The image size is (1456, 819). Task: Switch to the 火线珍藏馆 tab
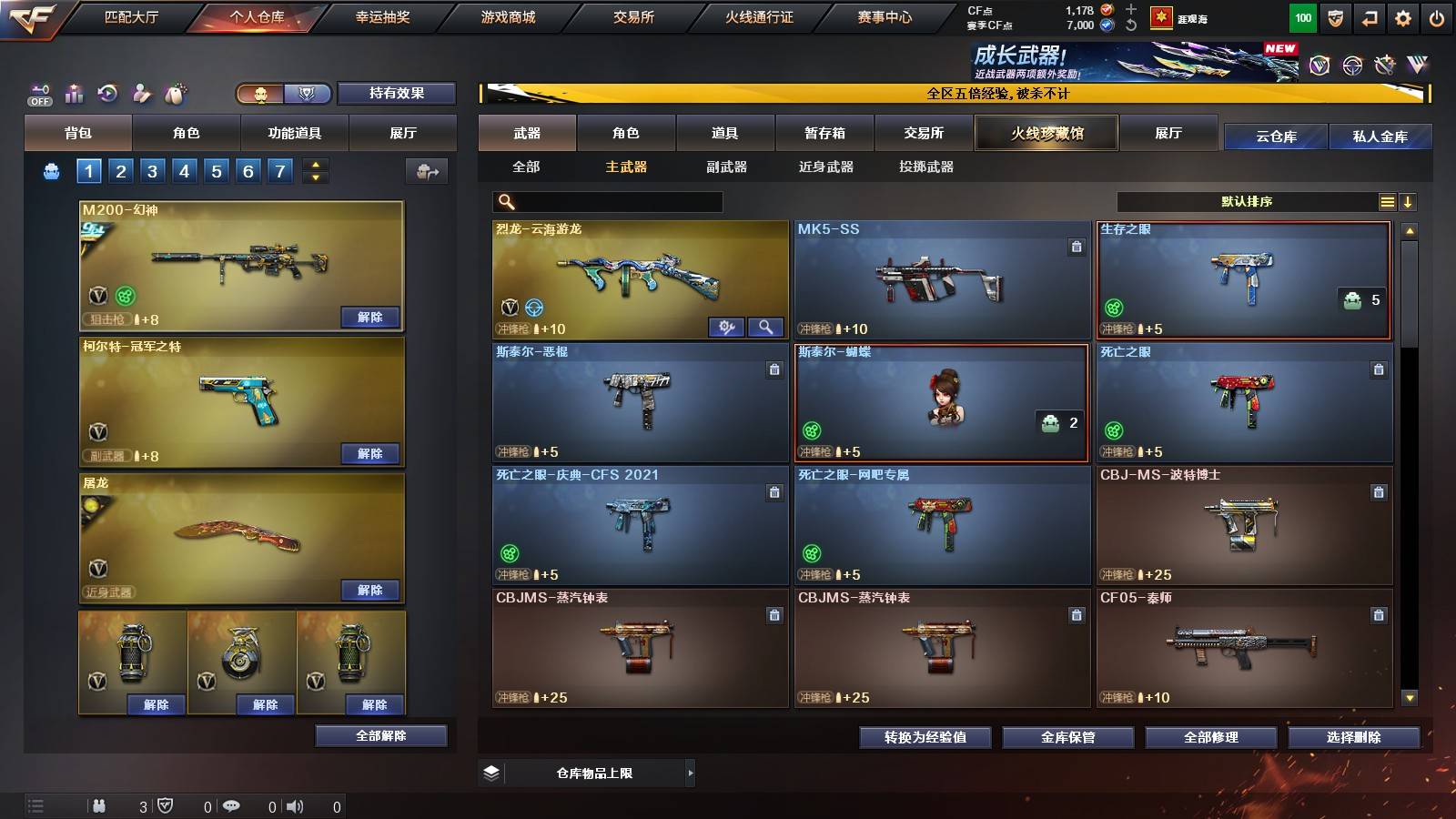pyautogui.click(x=1046, y=133)
